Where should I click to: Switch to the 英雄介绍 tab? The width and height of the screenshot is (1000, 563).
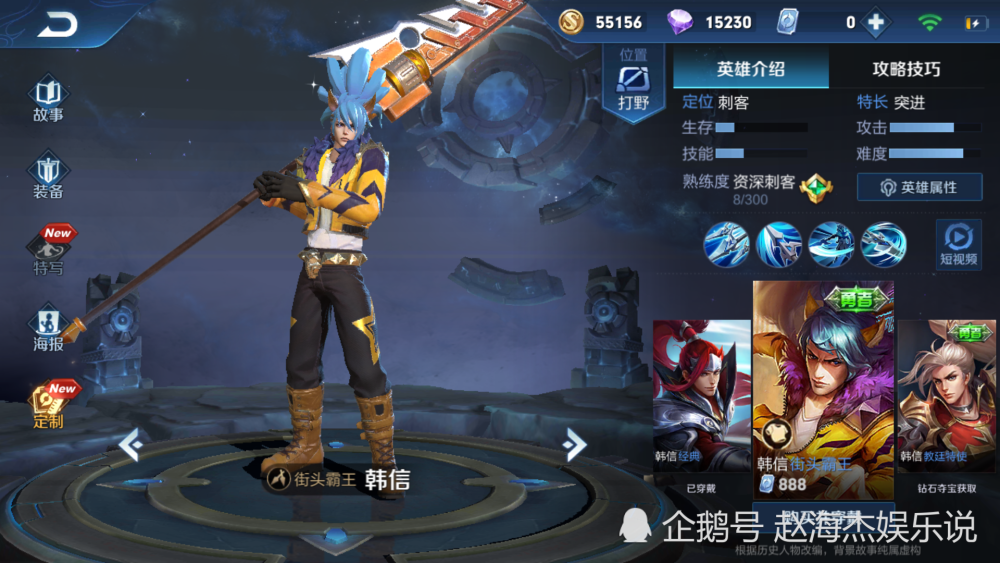pyautogui.click(x=750, y=69)
